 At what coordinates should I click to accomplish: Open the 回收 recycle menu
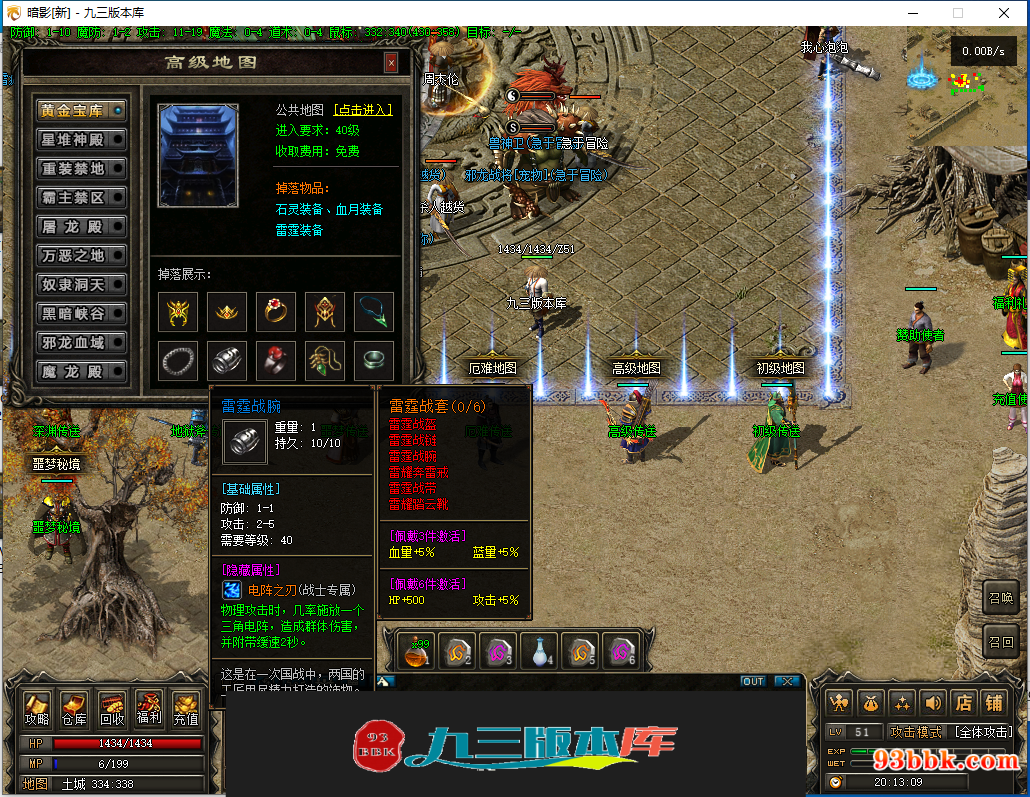point(112,708)
